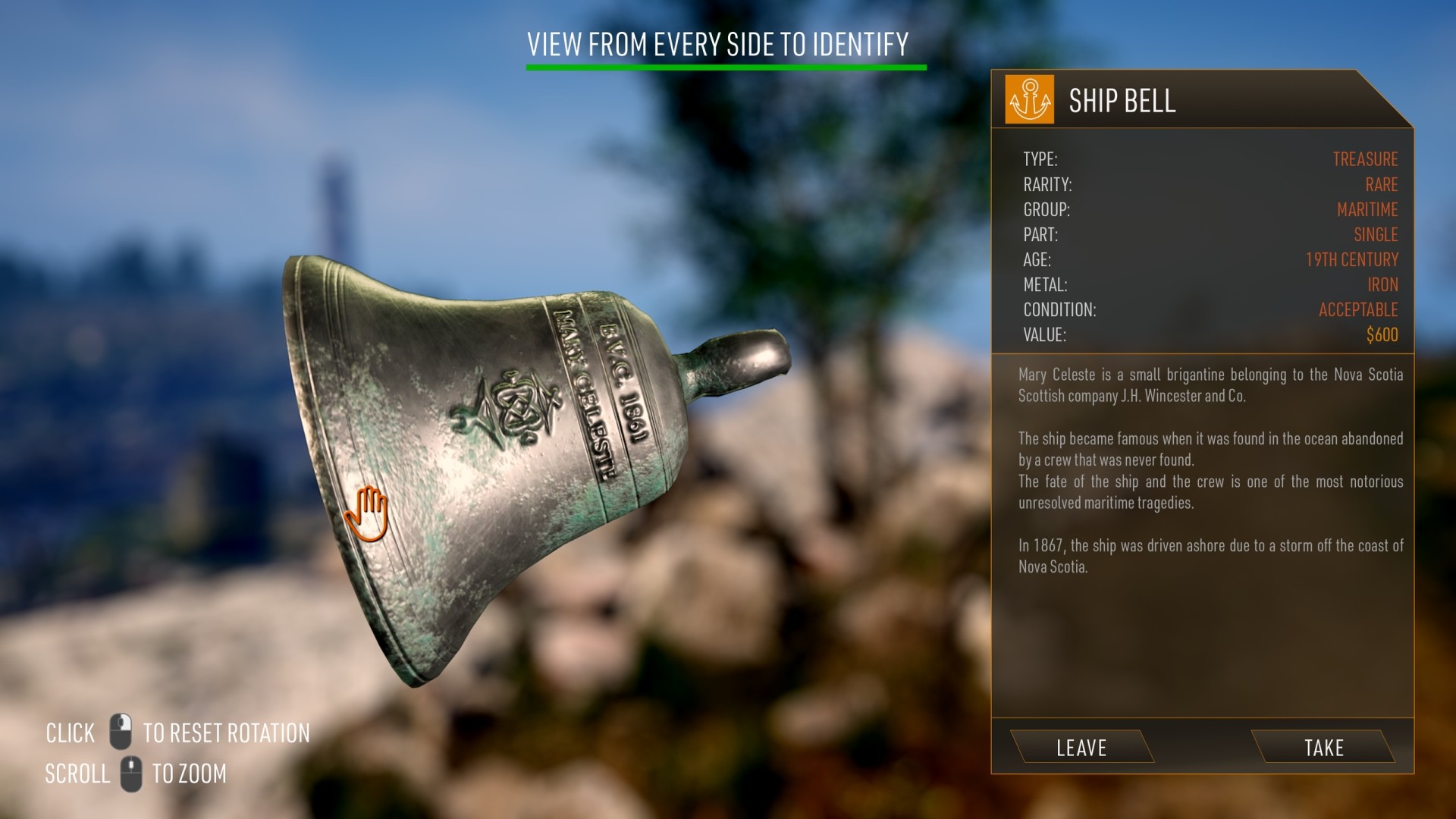The image size is (1456, 819).
Task: Click the anchor icon beside Ship Bell title
Action: pos(1029,99)
